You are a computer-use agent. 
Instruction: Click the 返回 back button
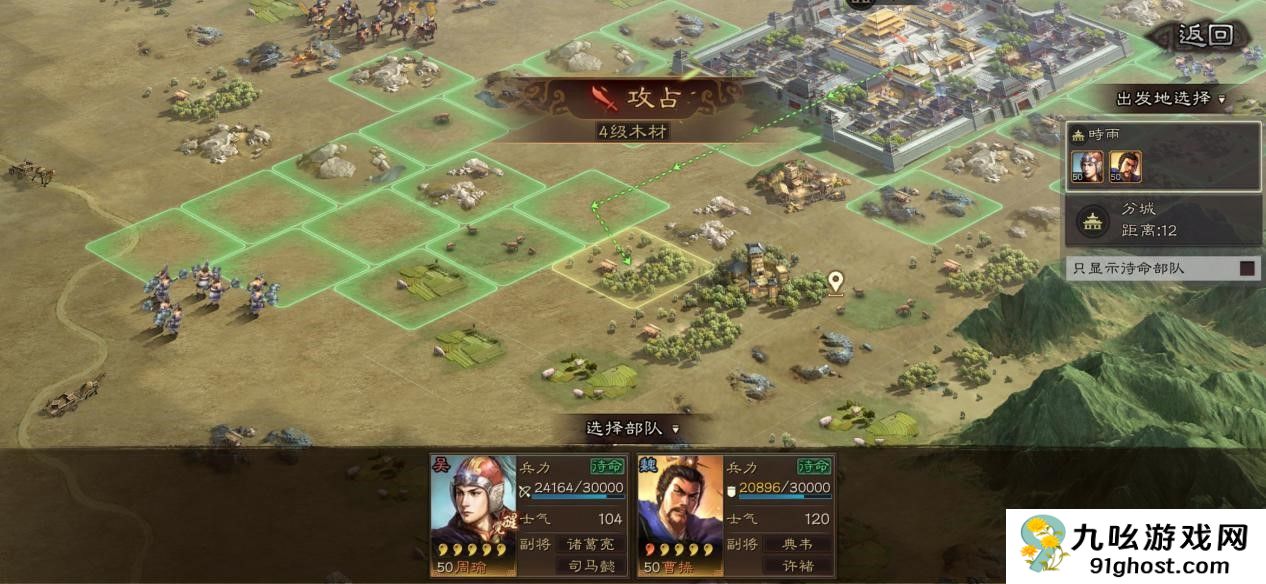(1206, 36)
